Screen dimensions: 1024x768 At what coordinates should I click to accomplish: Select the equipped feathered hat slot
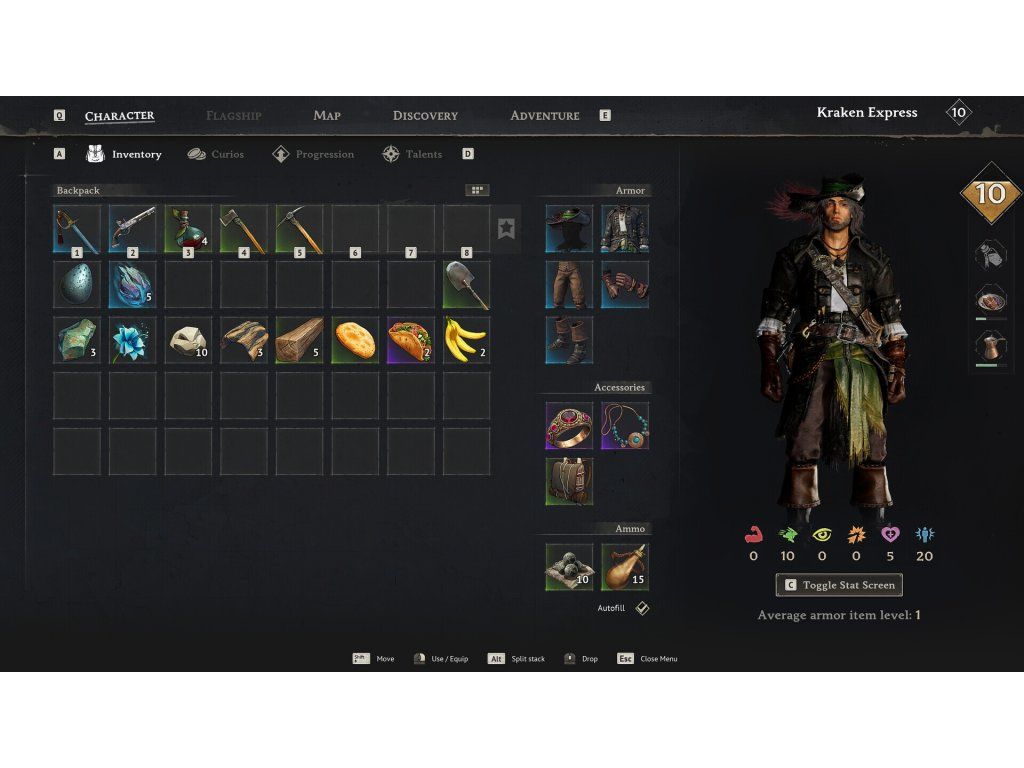569,229
